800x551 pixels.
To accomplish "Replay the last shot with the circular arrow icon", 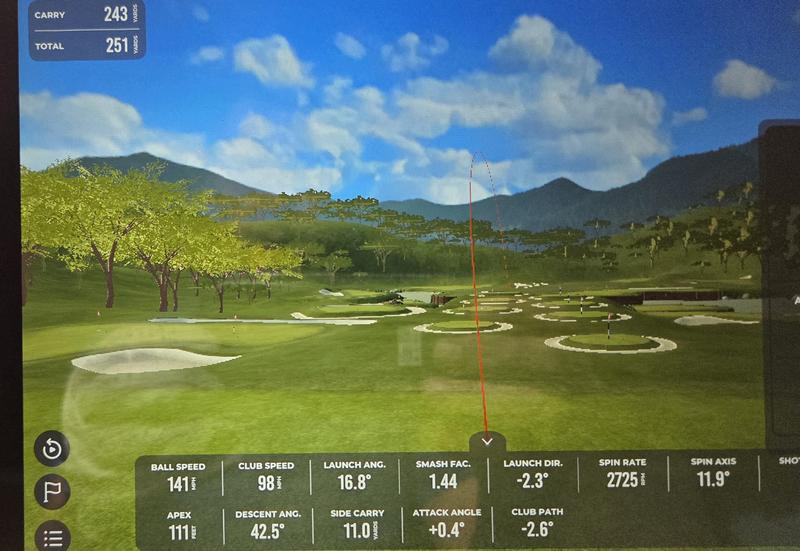I will tap(52, 448).
